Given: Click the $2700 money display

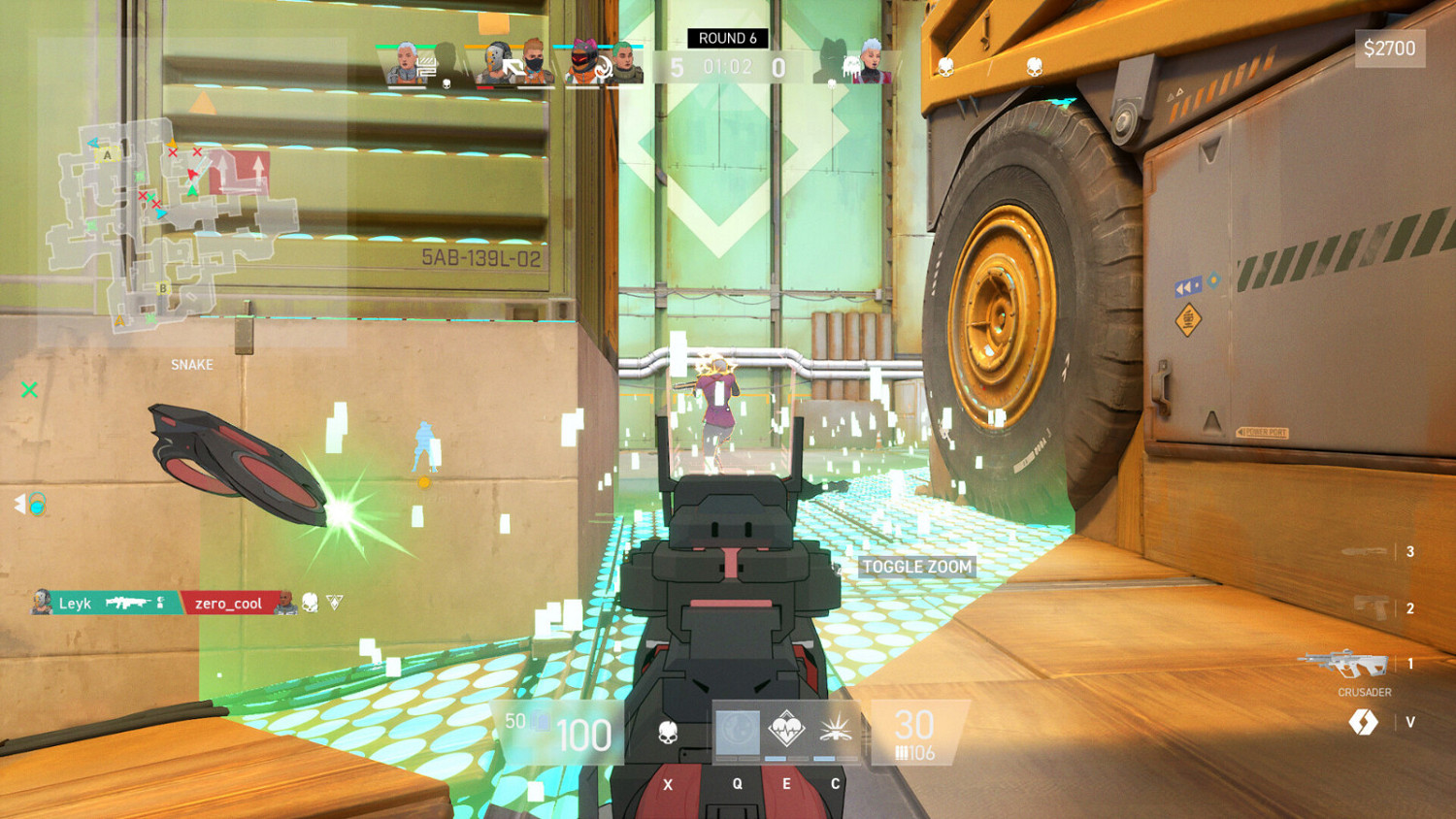Looking at the screenshot, I should click(1390, 48).
